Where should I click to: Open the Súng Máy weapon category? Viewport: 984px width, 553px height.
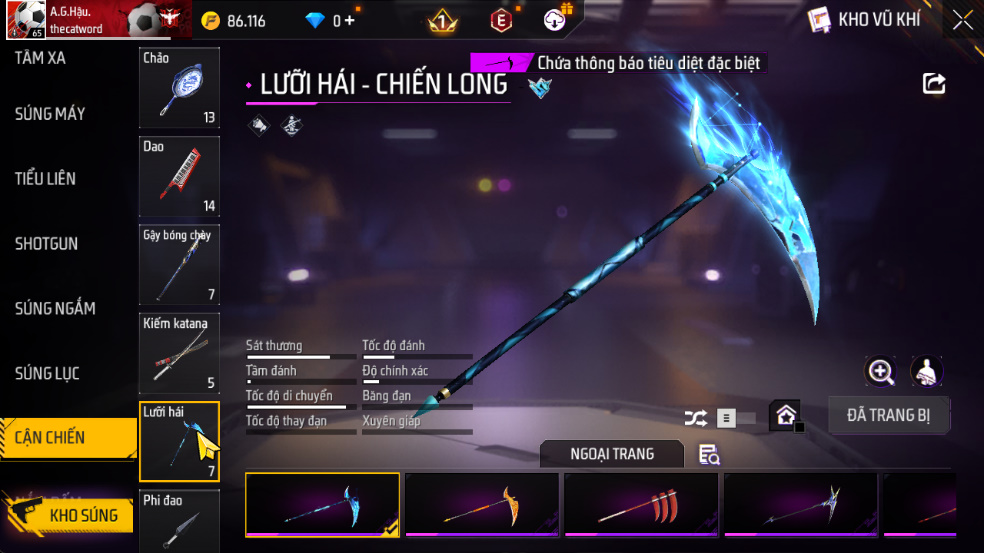coord(50,114)
